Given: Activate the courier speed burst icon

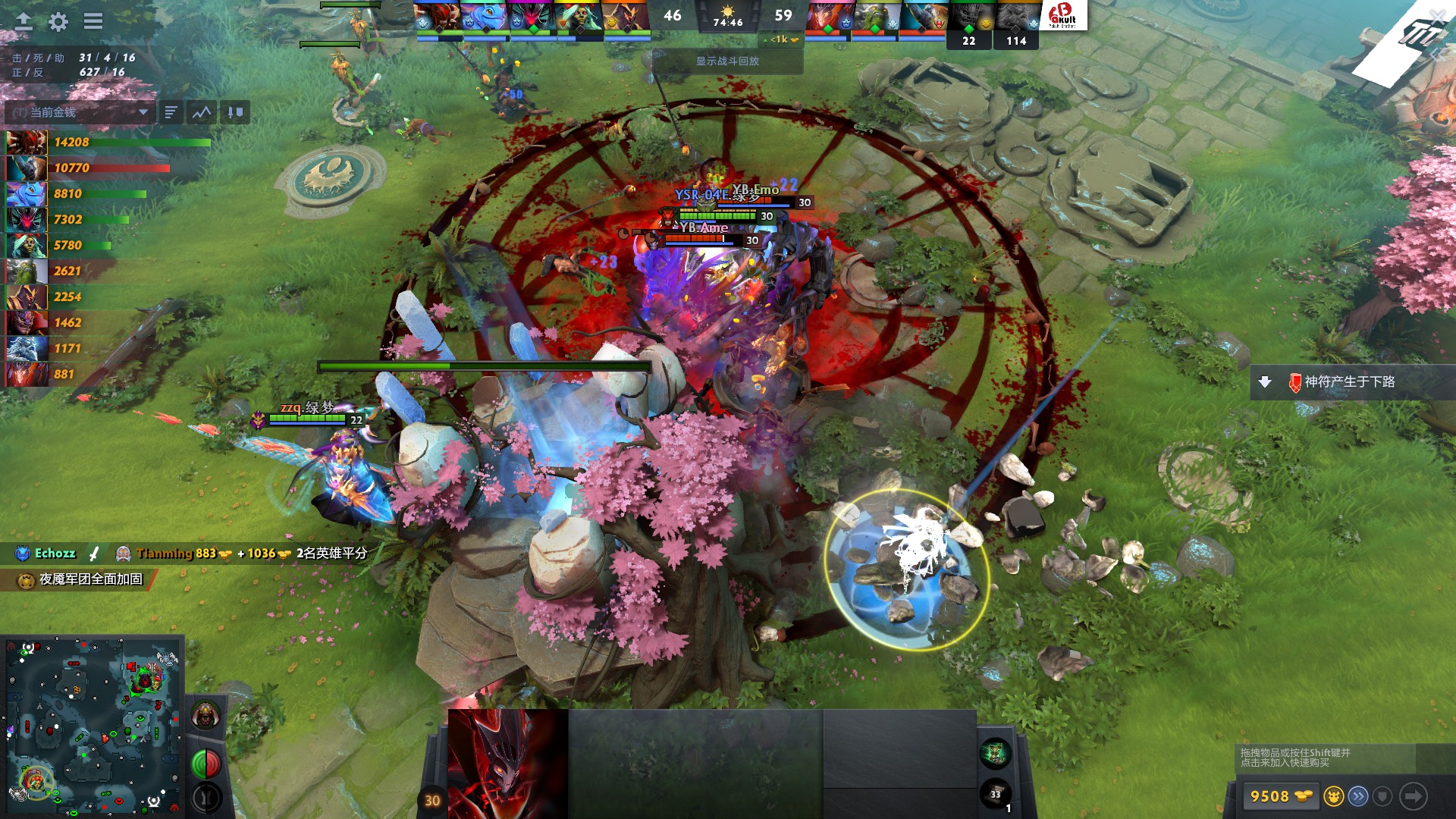Looking at the screenshot, I should 1358,796.
